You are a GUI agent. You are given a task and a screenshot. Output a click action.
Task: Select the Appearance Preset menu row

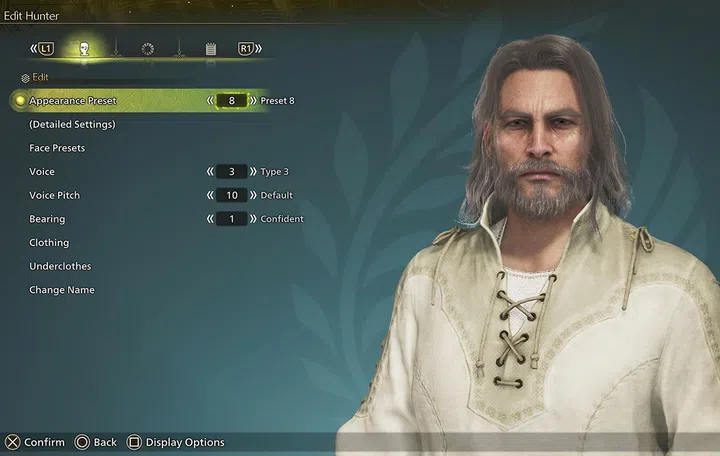click(x=73, y=101)
